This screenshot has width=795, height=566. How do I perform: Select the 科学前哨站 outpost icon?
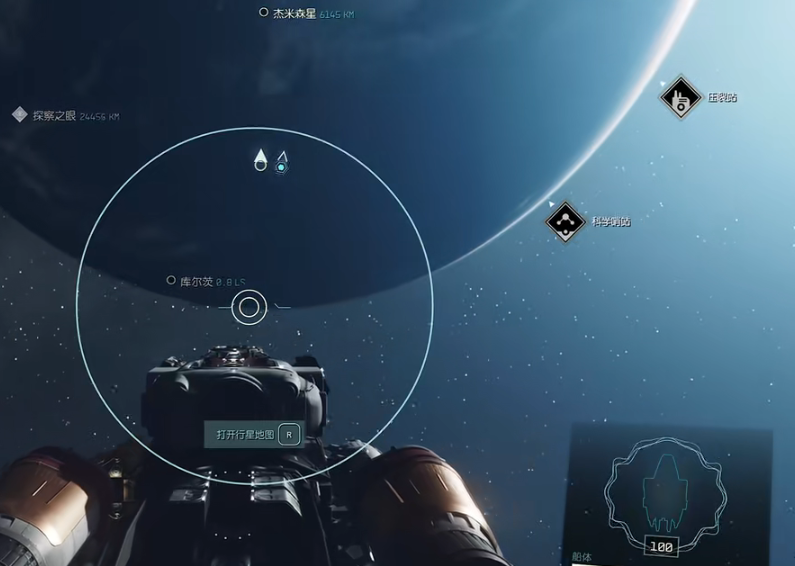tap(566, 221)
